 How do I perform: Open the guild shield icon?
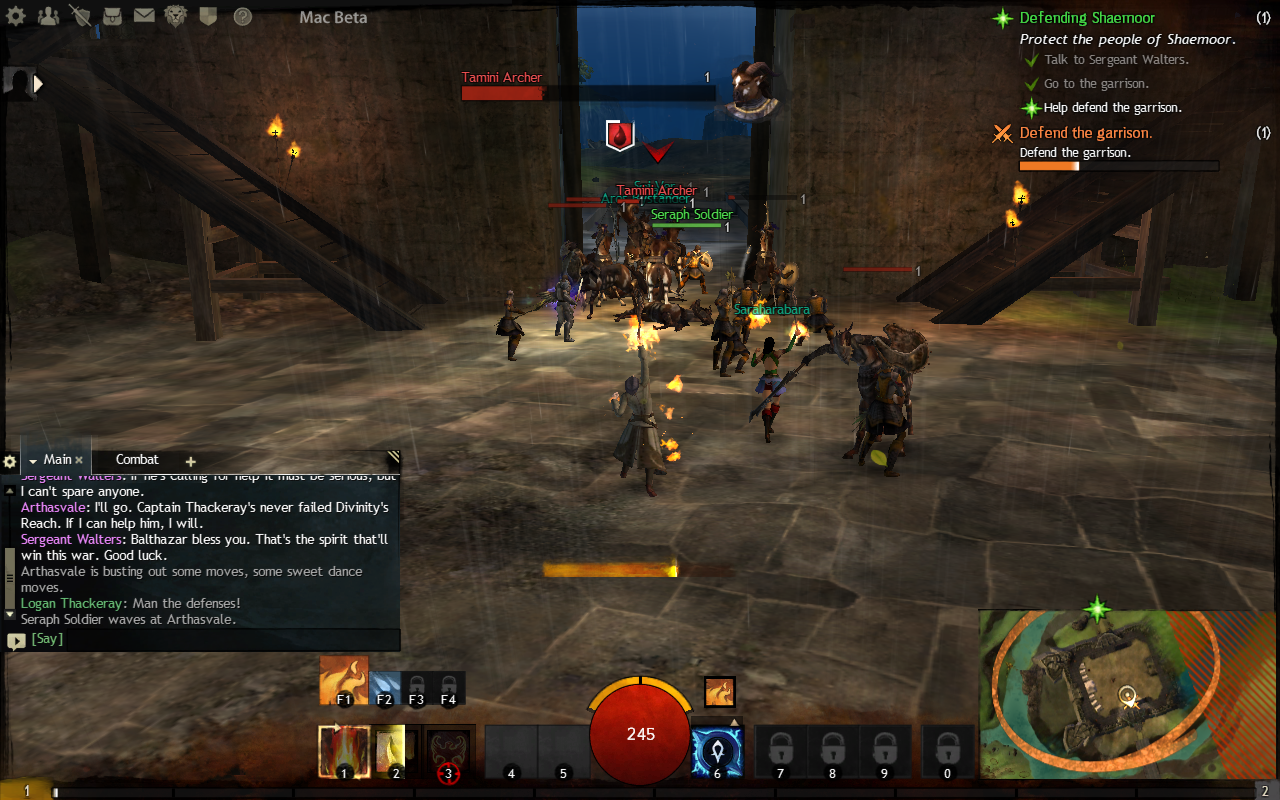click(x=208, y=16)
